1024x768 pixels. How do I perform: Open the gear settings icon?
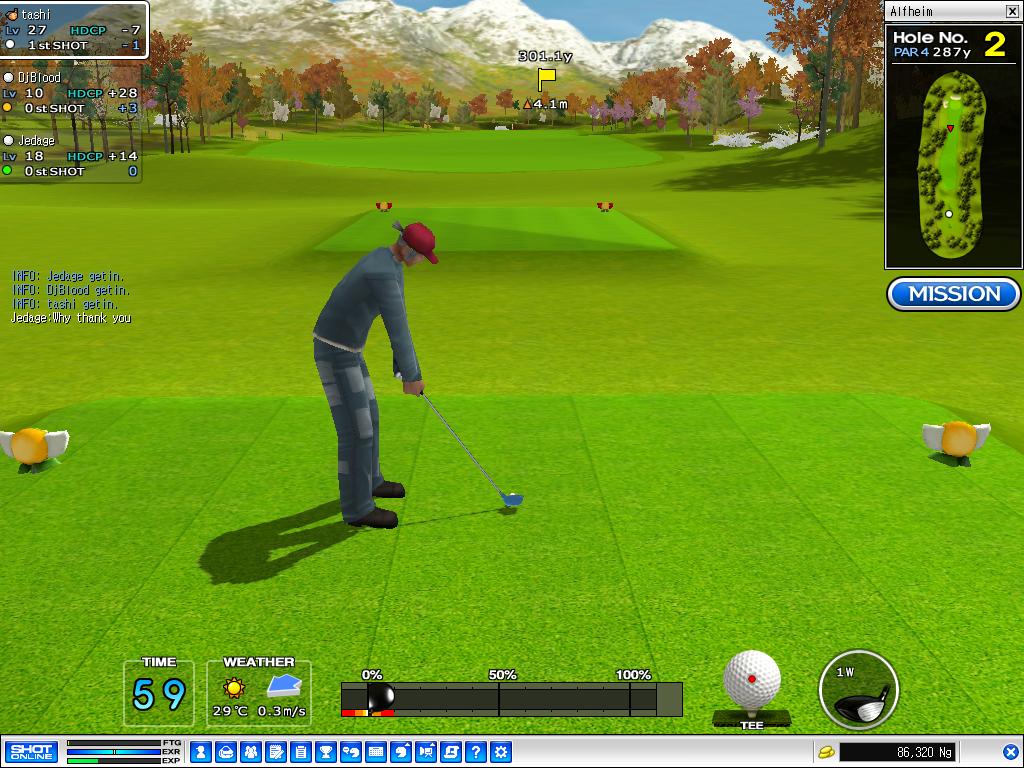pos(501,752)
